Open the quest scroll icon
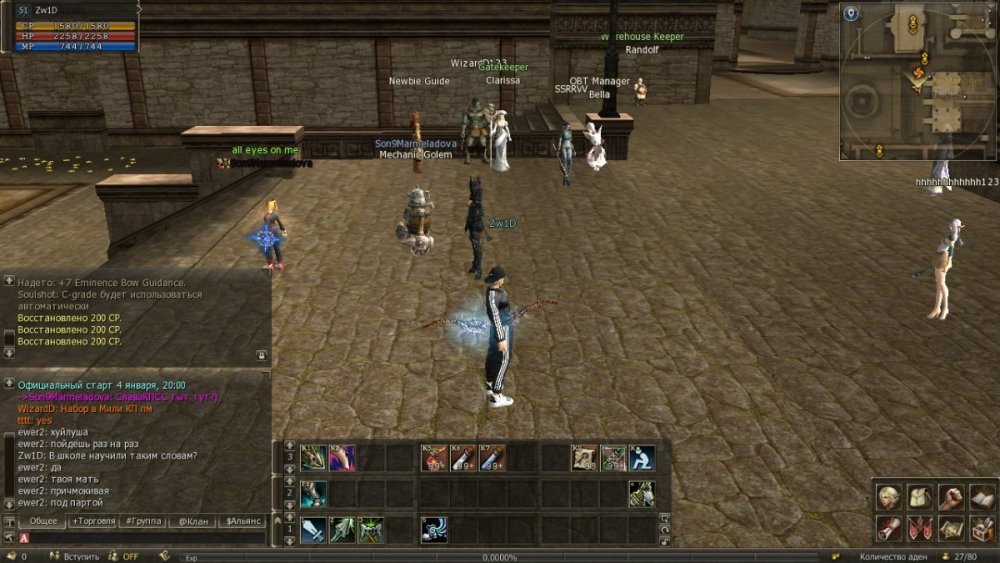 tap(889, 527)
